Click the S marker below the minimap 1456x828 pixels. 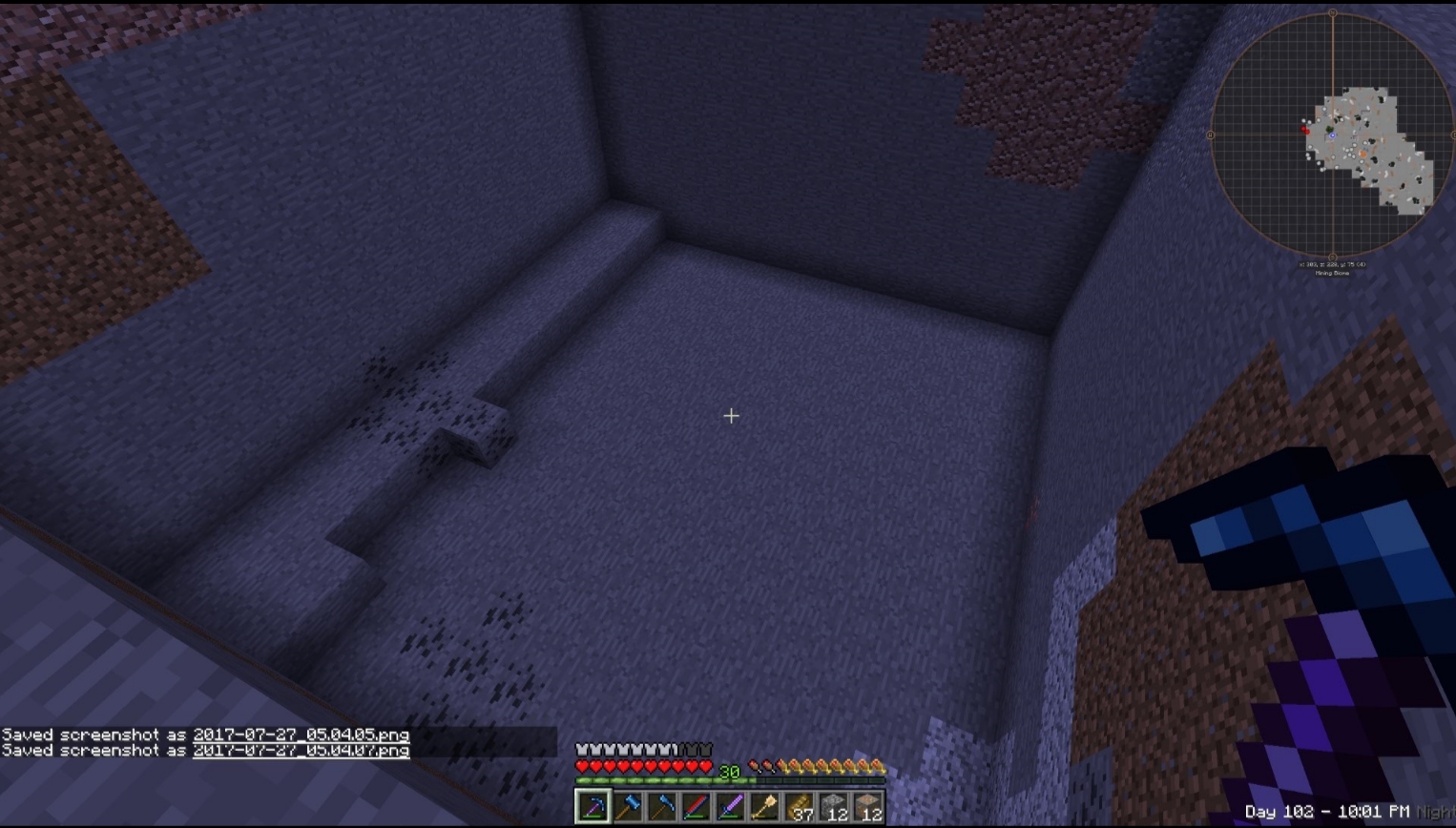1333,257
